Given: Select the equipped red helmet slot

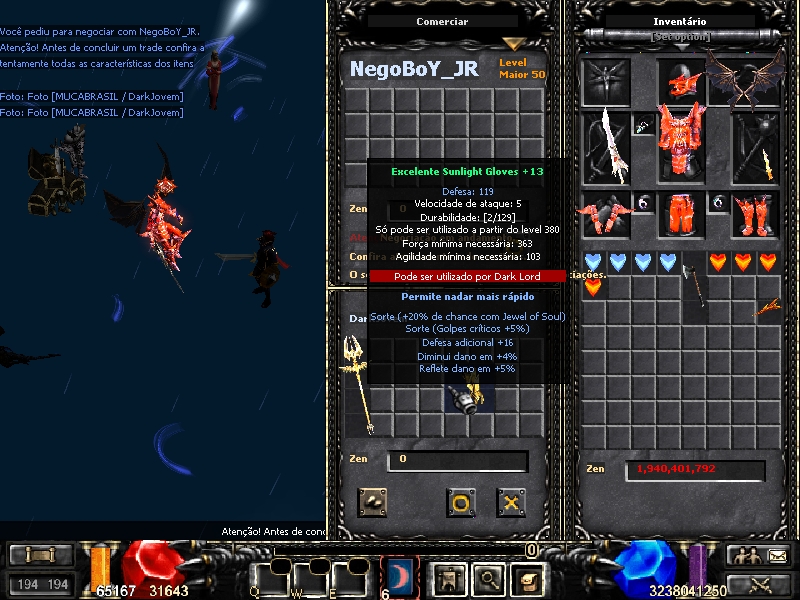Looking at the screenshot, I should tap(682, 81).
